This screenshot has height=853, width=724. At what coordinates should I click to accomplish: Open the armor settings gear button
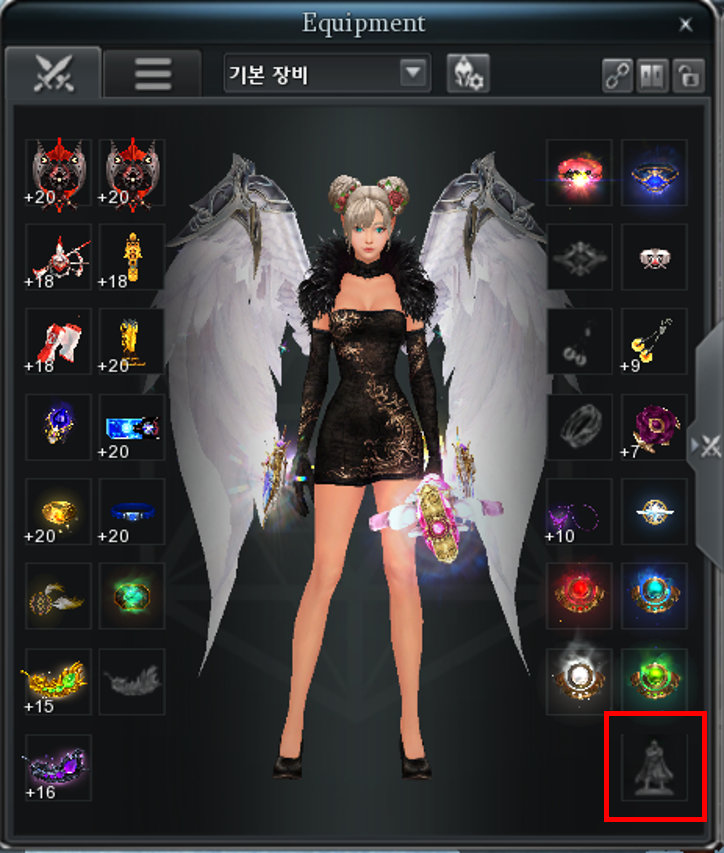pos(467,74)
